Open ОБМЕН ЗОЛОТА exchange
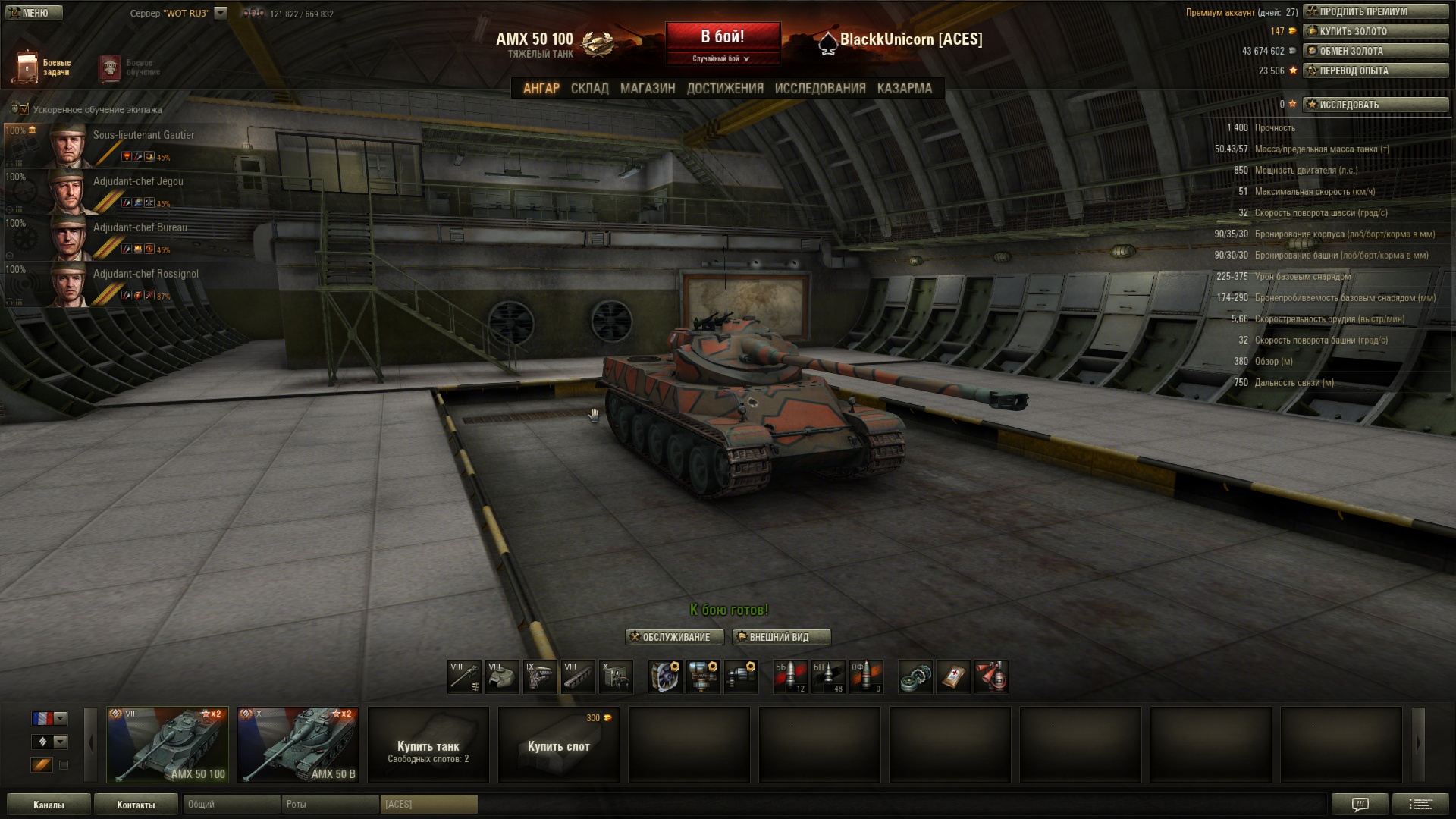Screen dimensions: 1456x819 point(1375,51)
